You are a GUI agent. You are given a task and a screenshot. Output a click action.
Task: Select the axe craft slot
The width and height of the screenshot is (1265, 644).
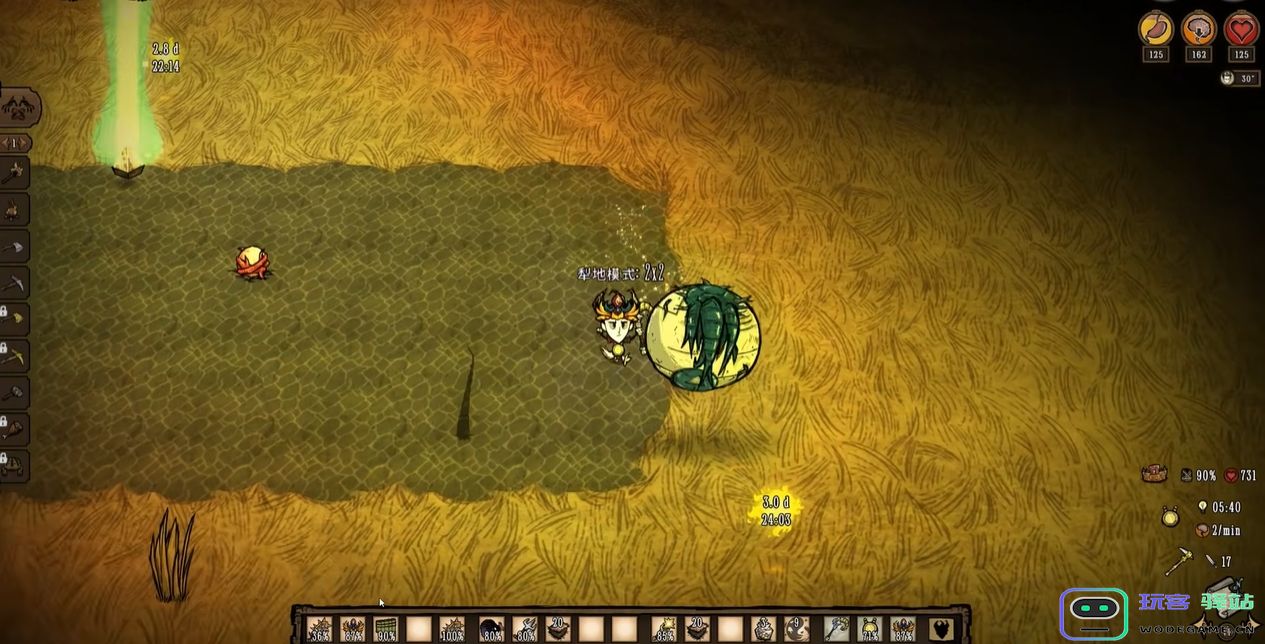(x=14, y=174)
